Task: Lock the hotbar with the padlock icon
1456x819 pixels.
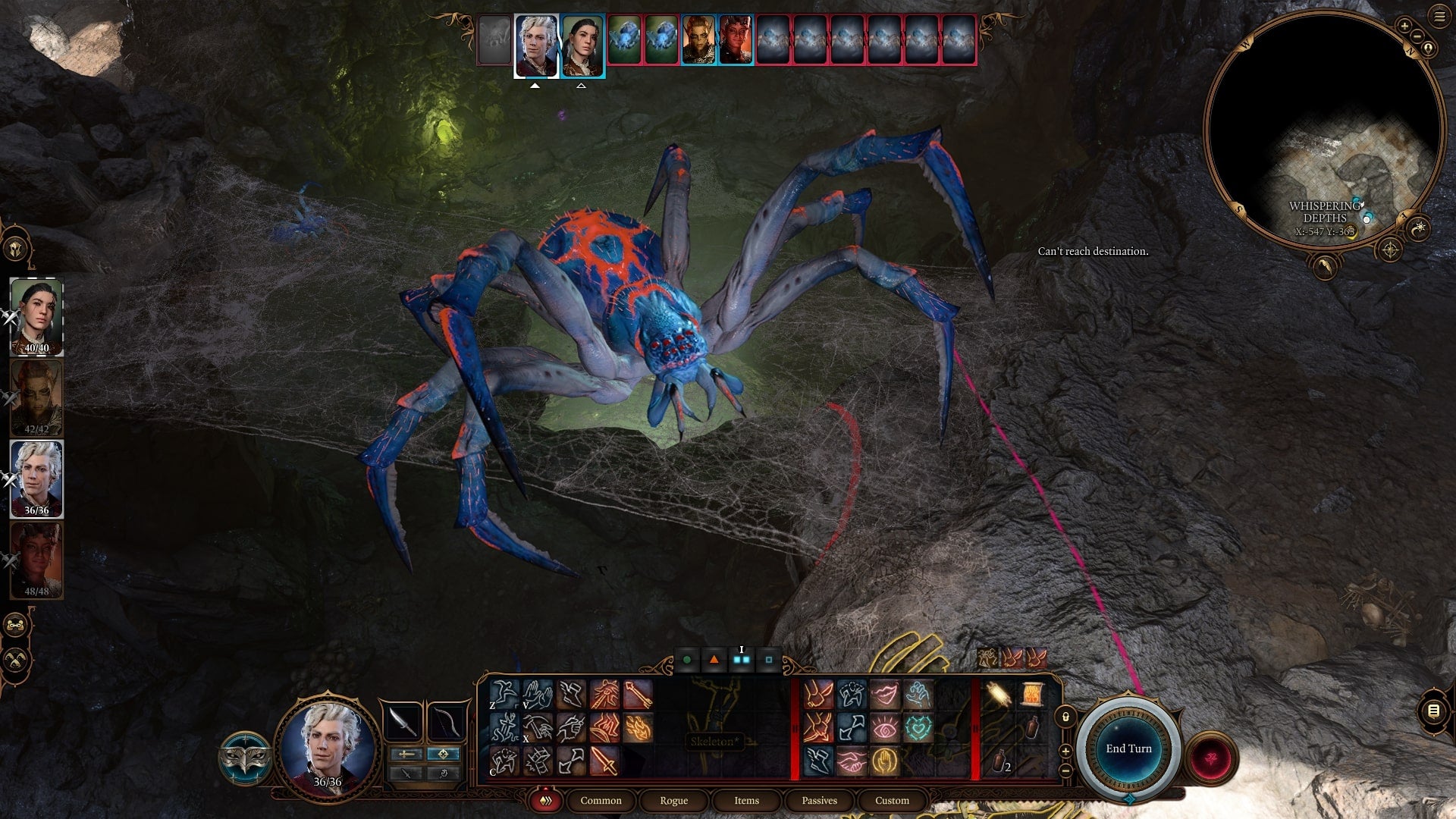Action: click(1065, 717)
